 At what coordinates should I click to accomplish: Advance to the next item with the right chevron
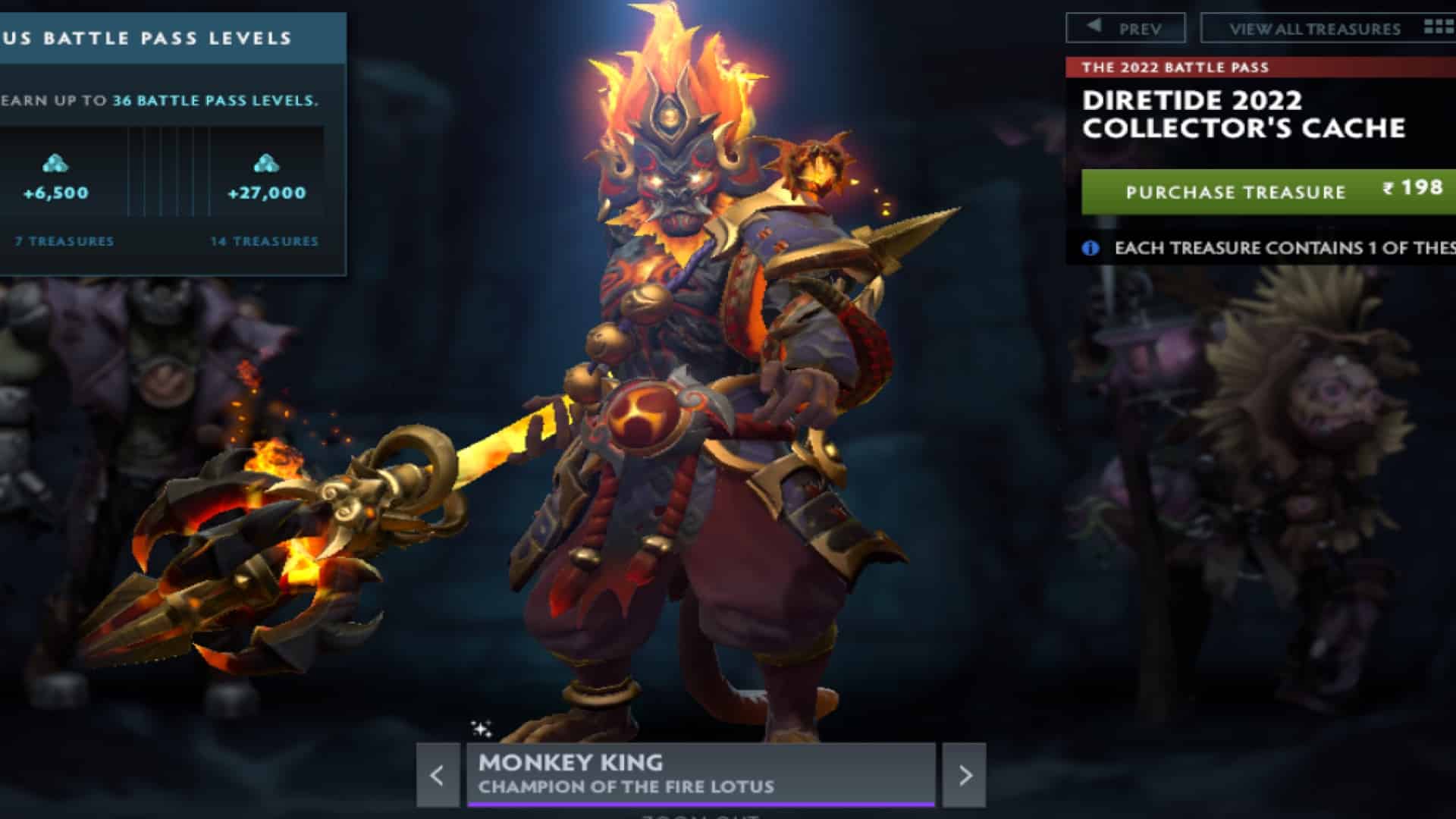[967, 775]
